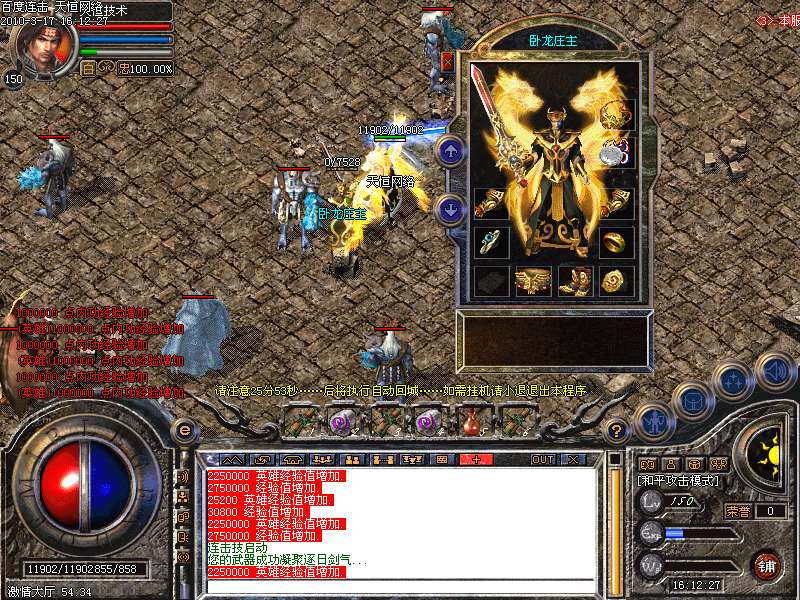
Task: Select the golden boots equipment slot
Action: (575, 282)
